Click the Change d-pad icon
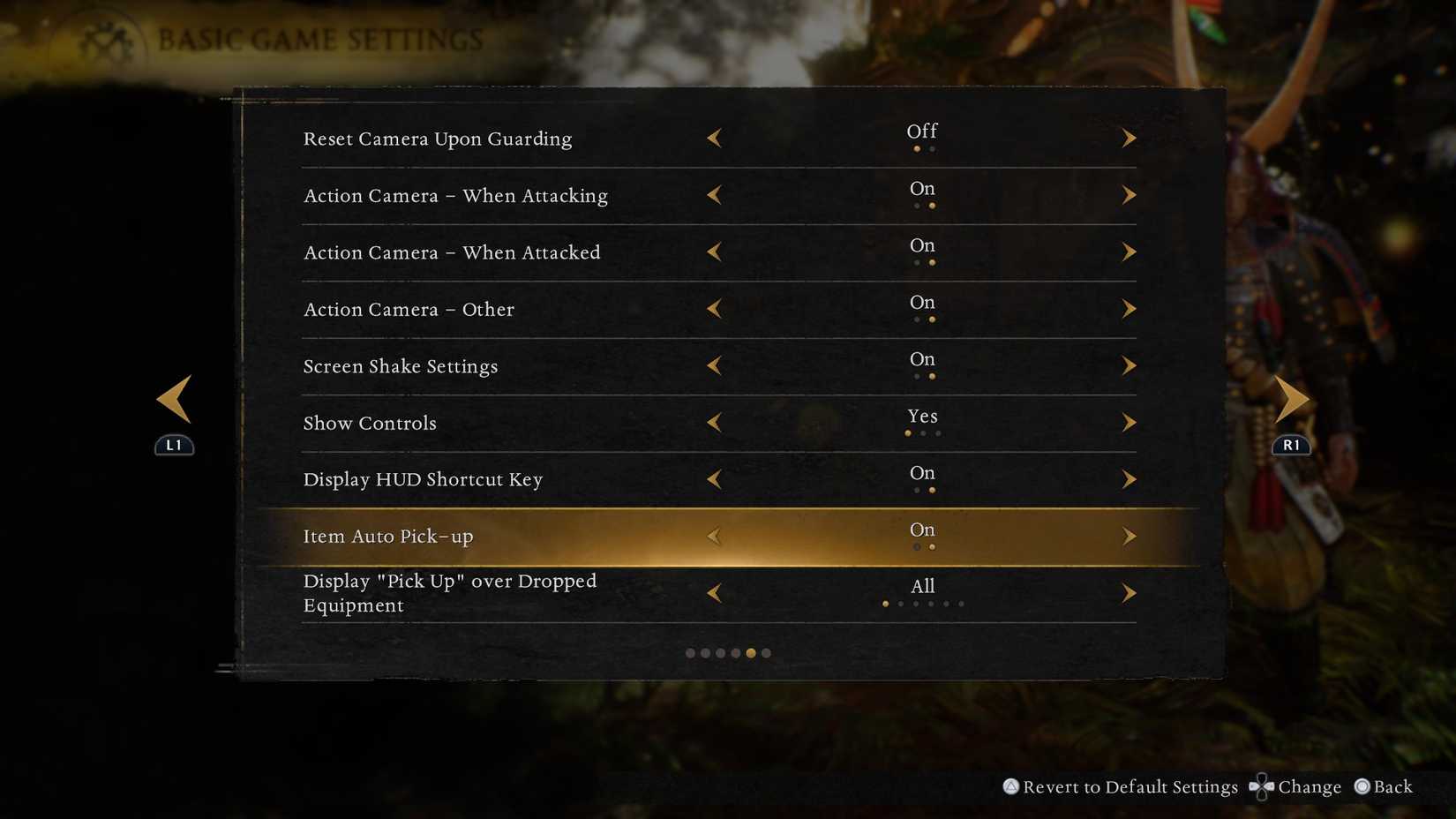This screenshot has height=819, width=1456. tap(1262, 786)
